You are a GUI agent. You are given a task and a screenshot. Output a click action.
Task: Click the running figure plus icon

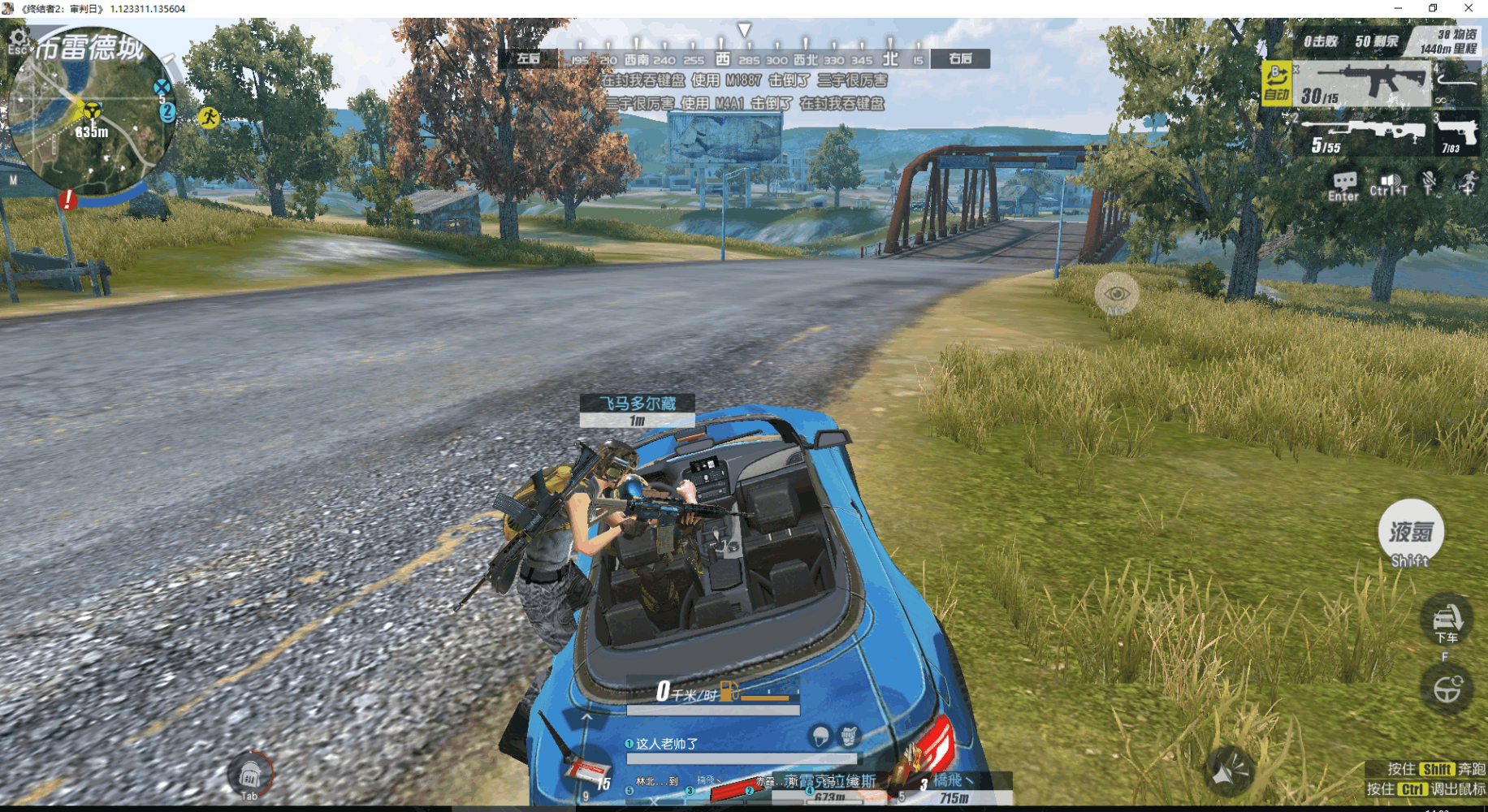coord(1469,182)
